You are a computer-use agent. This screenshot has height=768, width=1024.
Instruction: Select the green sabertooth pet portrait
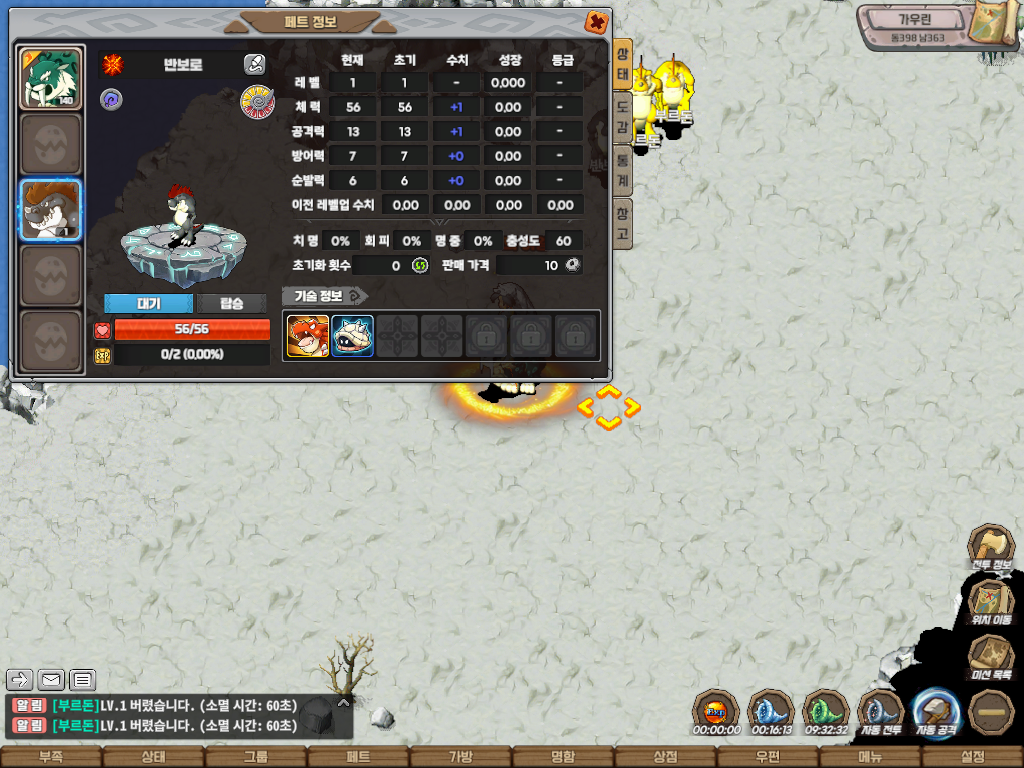(x=50, y=78)
